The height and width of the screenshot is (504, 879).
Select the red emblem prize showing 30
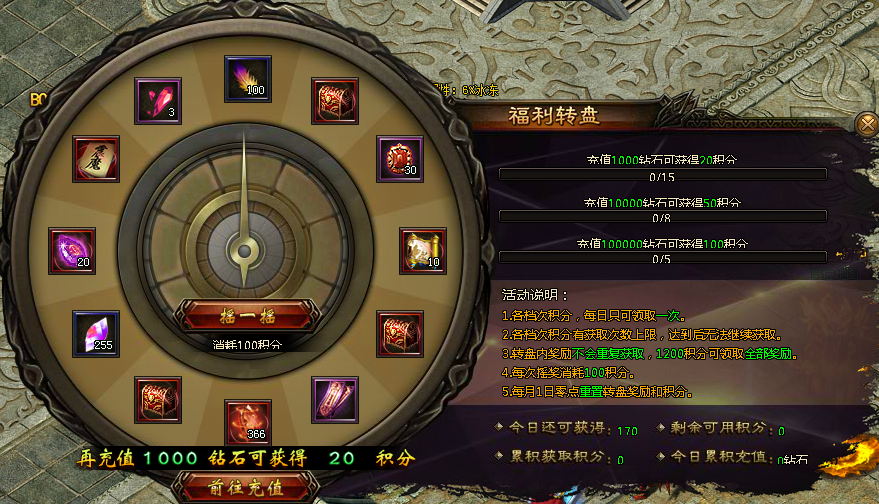[x=400, y=159]
